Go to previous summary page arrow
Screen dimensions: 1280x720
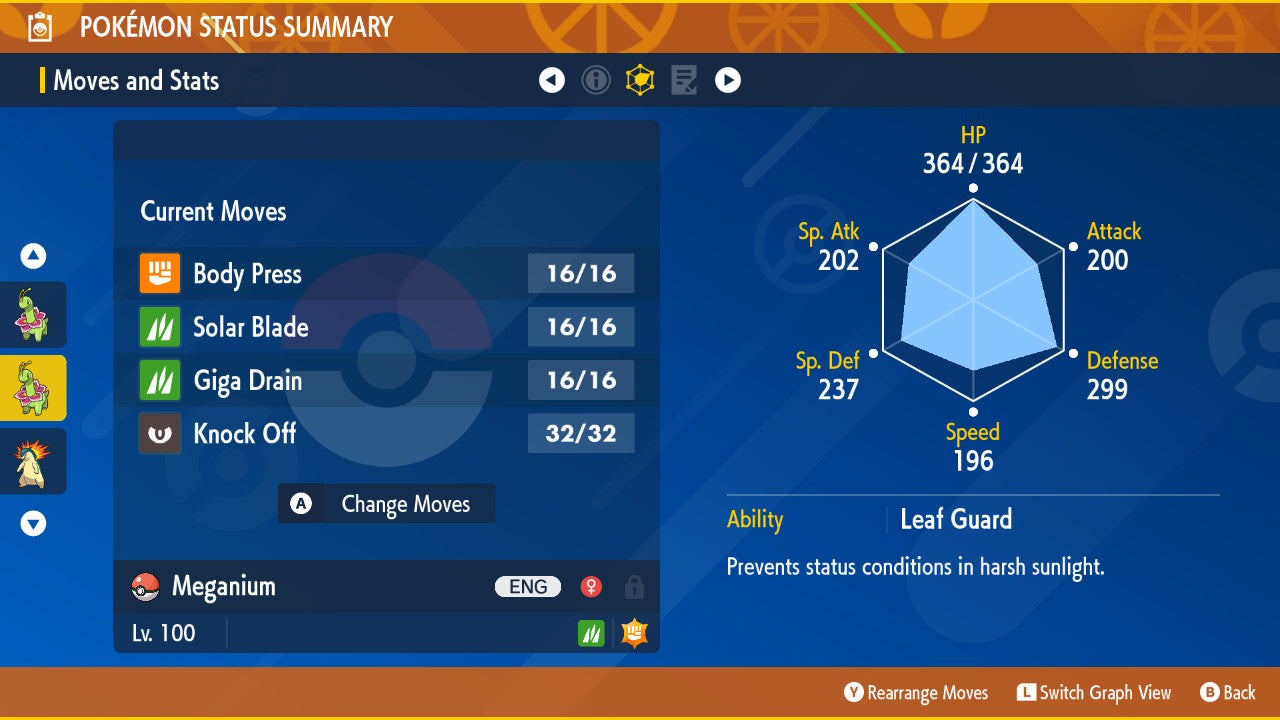[x=552, y=80]
